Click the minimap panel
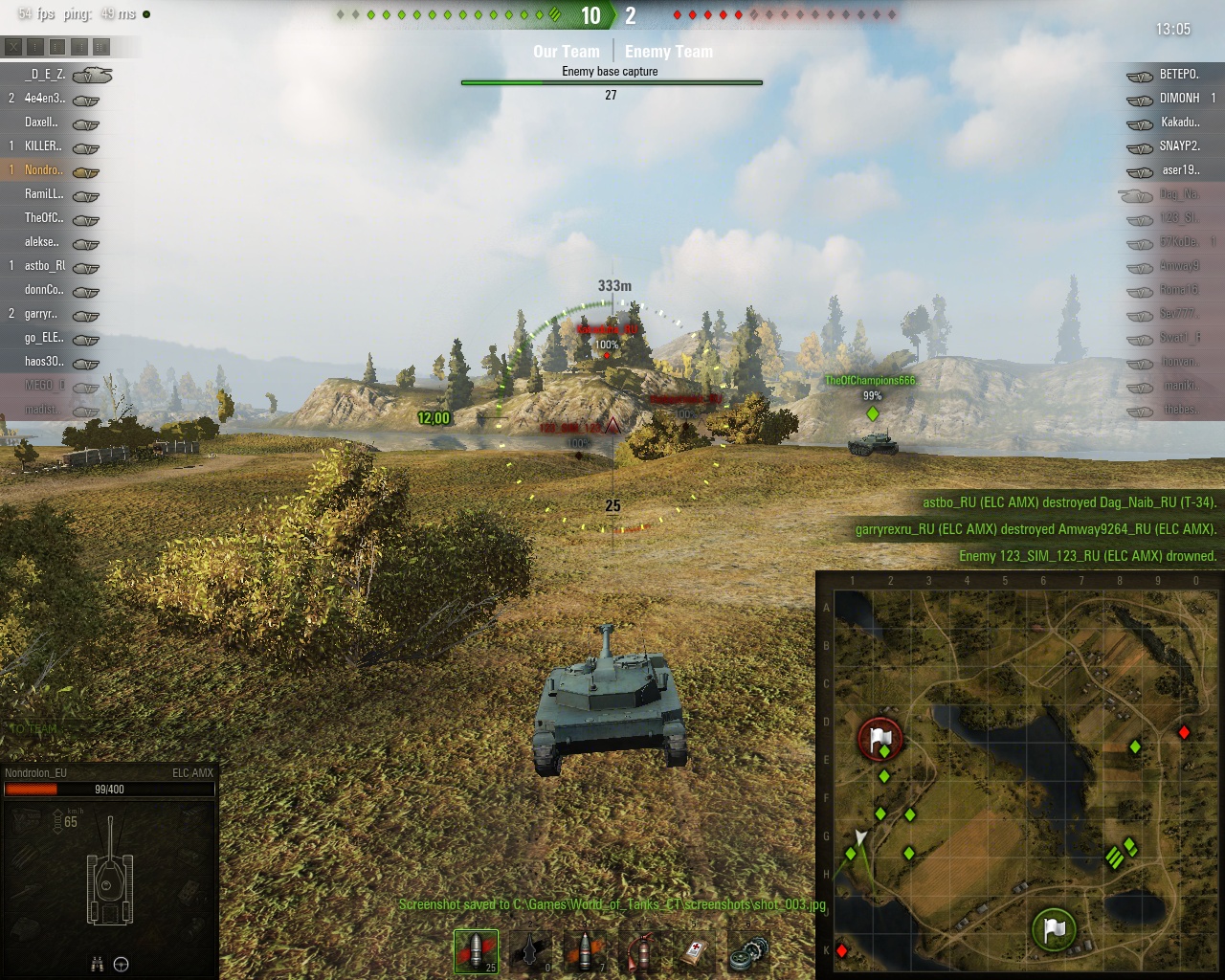 1020,775
